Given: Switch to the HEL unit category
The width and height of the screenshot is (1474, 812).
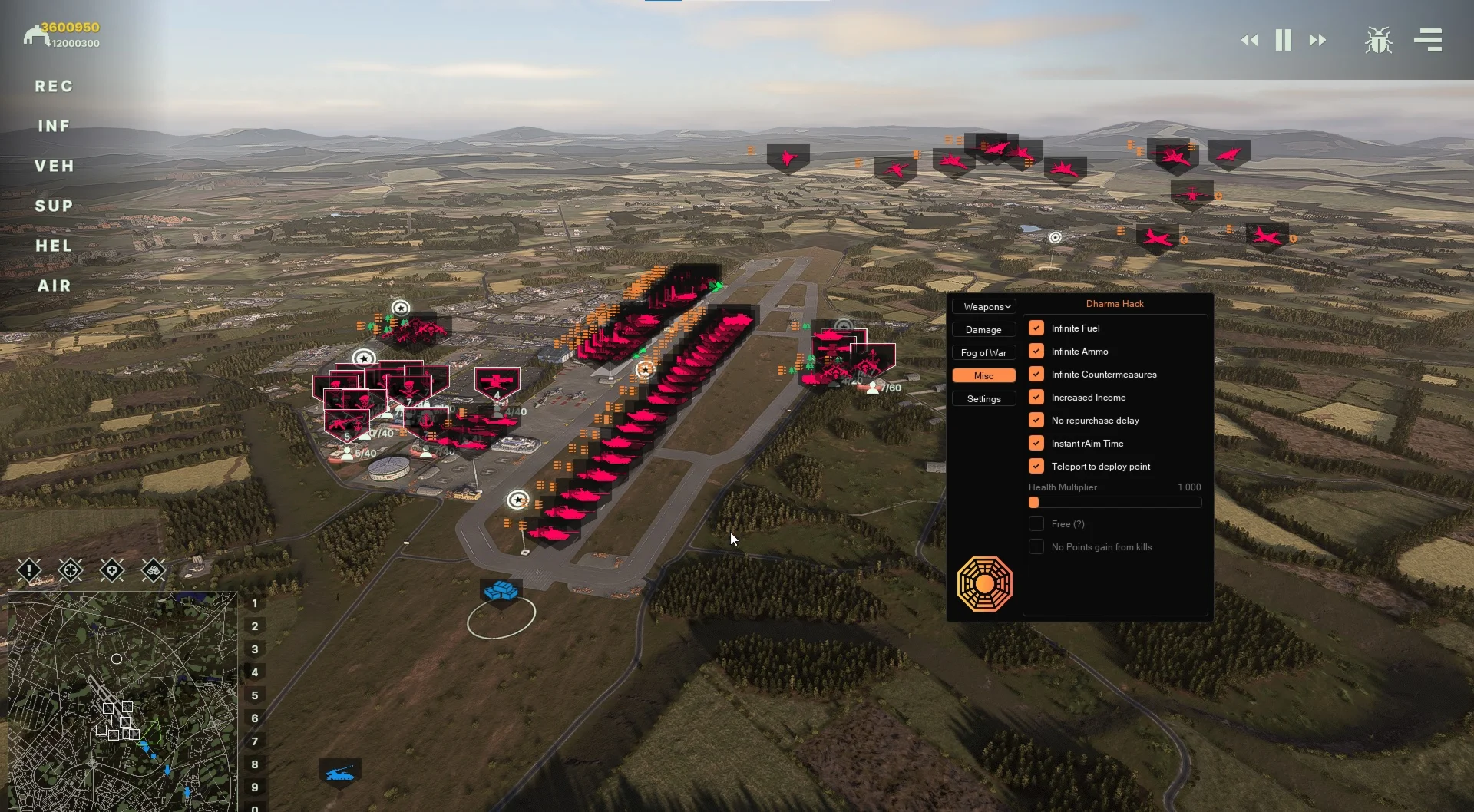Looking at the screenshot, I should point(54,246).
